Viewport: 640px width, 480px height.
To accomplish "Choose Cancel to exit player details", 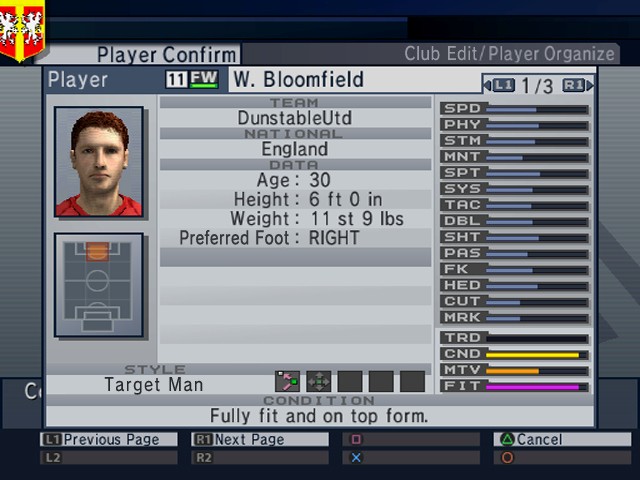I will point(561,439).
